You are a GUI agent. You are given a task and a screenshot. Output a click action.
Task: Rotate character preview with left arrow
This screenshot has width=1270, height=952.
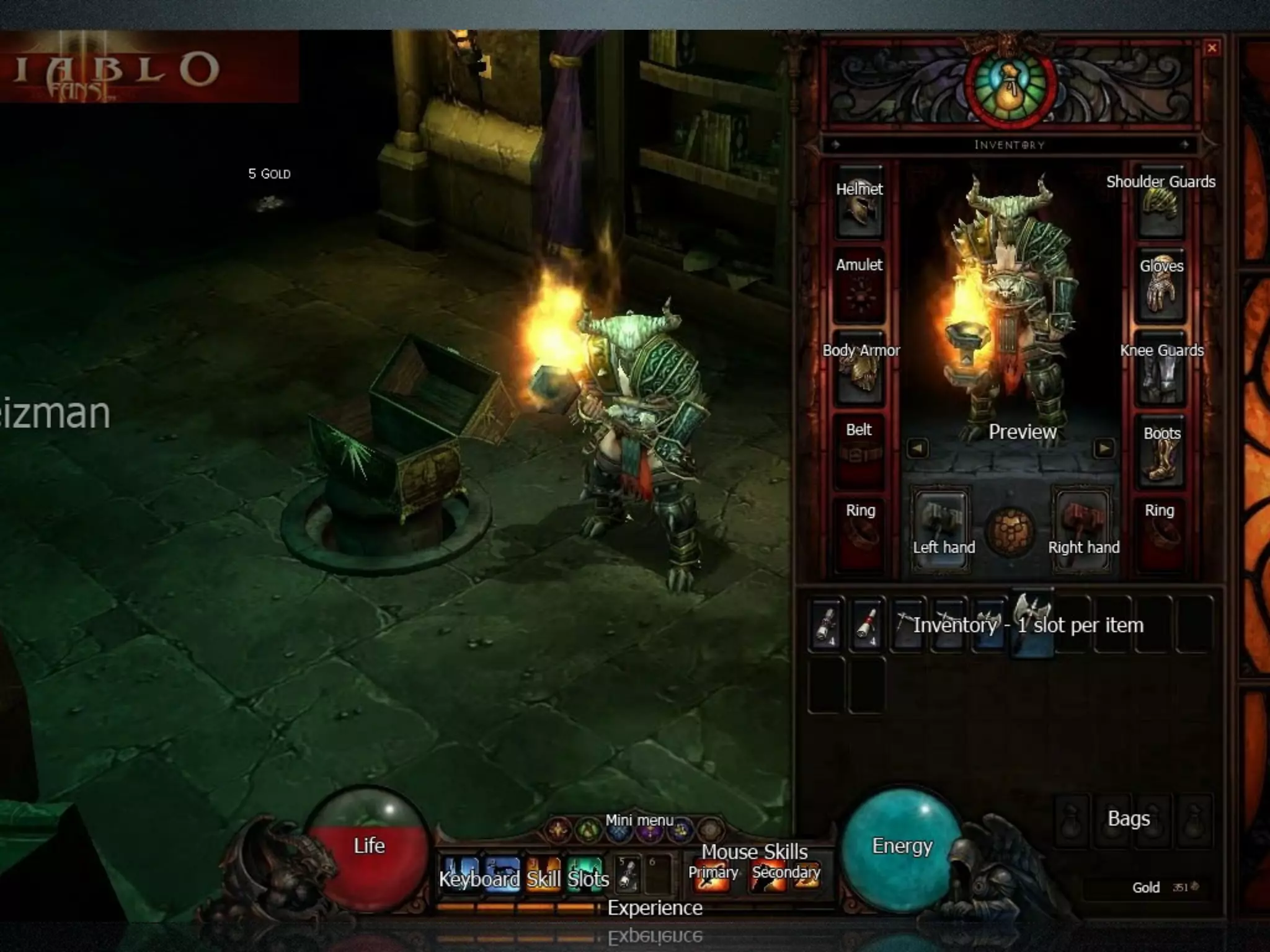918,448
